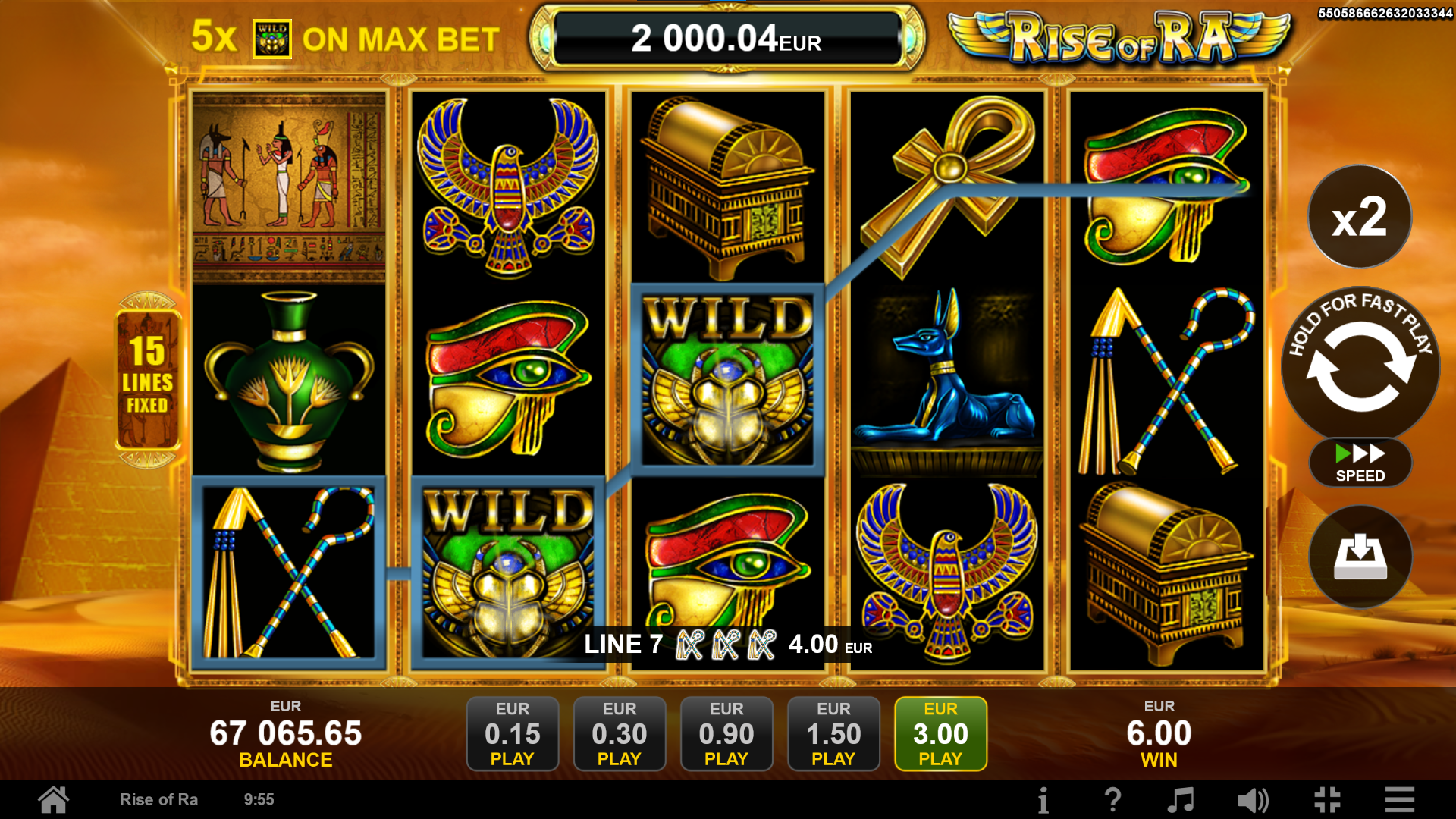Go to the home lobby icon
This screenshot has height=819, width=1456.
pos(54,799)
